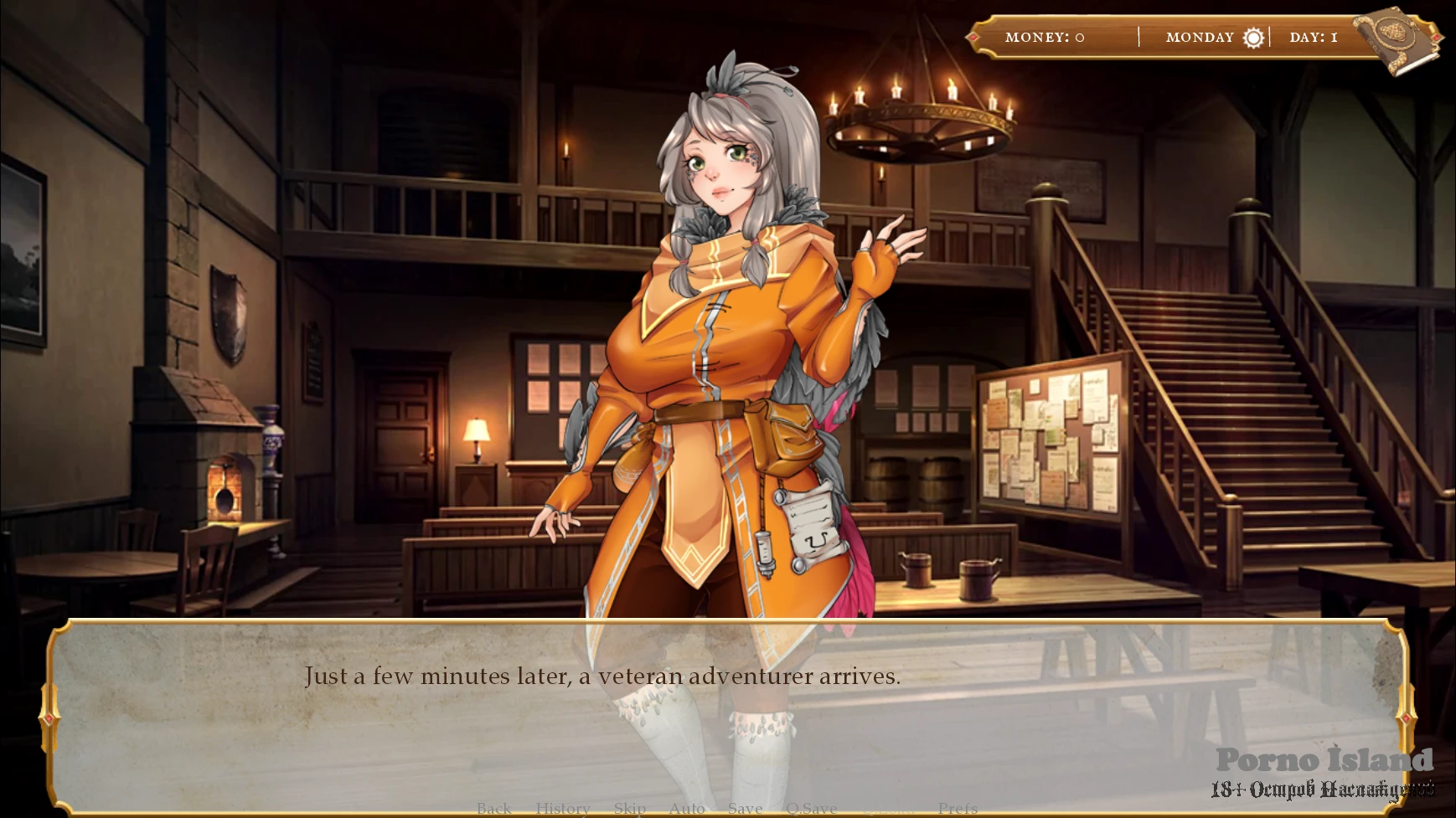Screen dimensions: 1456x818
Task: Open the Save screen
Action: (x=745, y=808)
